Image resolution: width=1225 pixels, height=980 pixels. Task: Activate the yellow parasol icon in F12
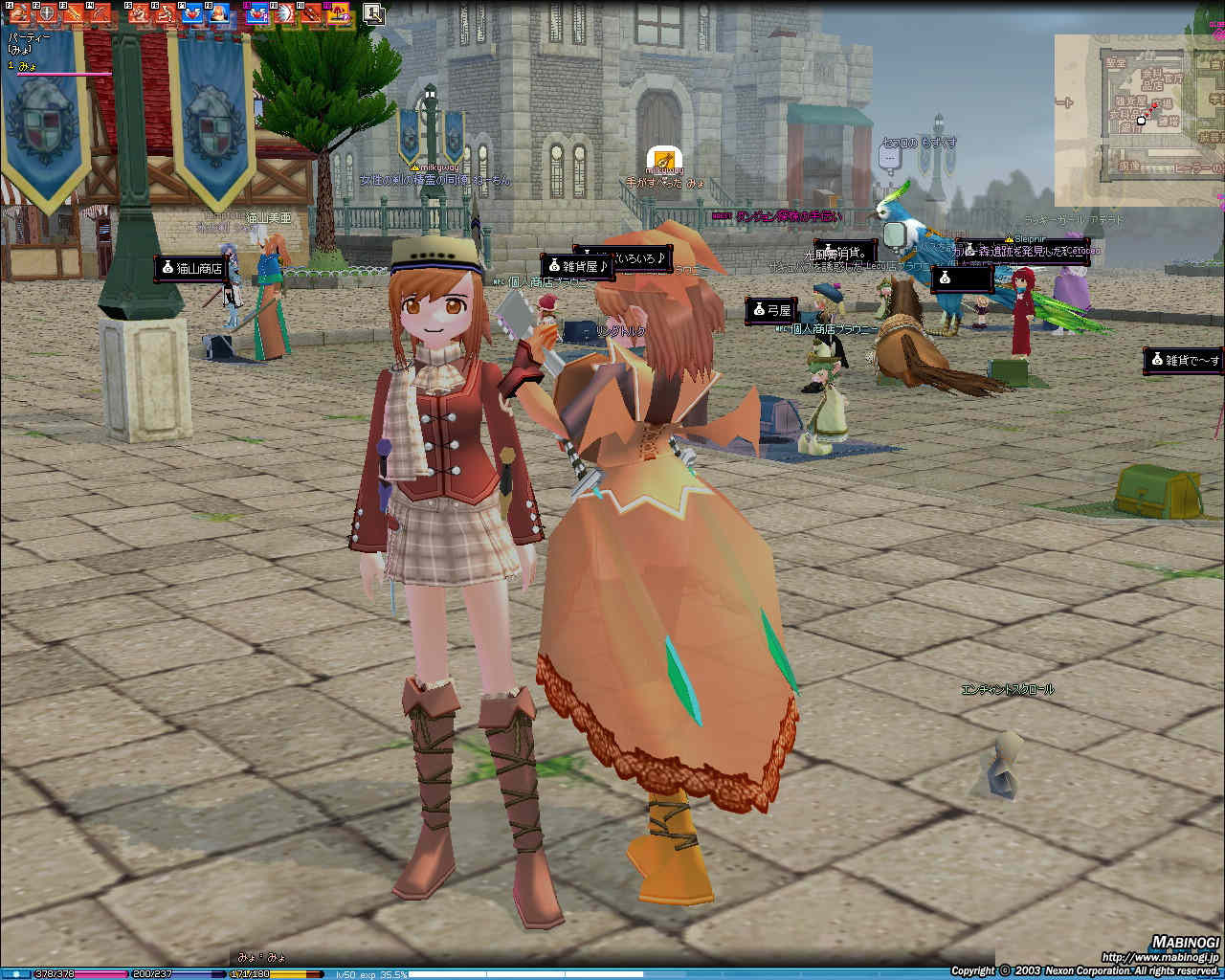click(x=338, y=13)
